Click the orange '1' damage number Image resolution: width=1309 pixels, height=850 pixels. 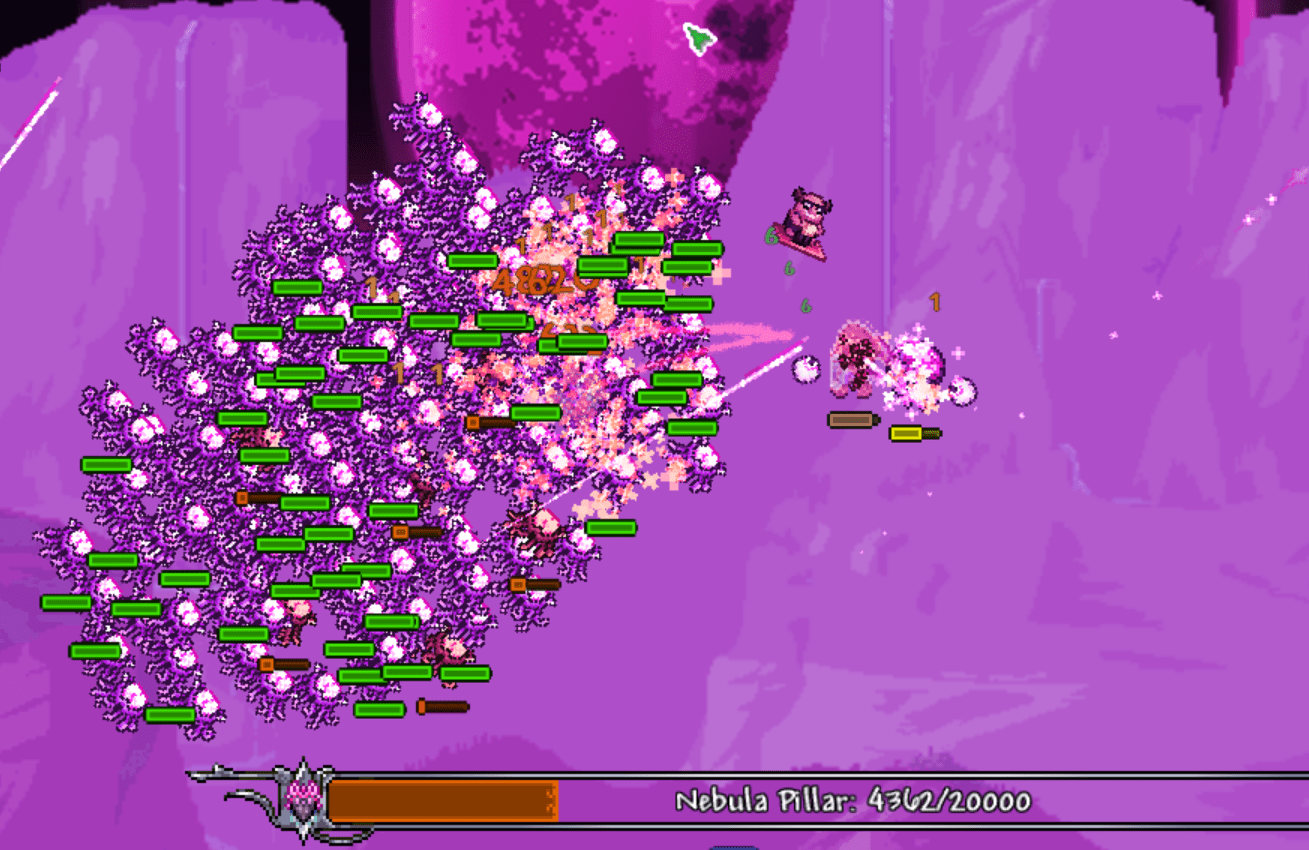[x=934, y=300]
